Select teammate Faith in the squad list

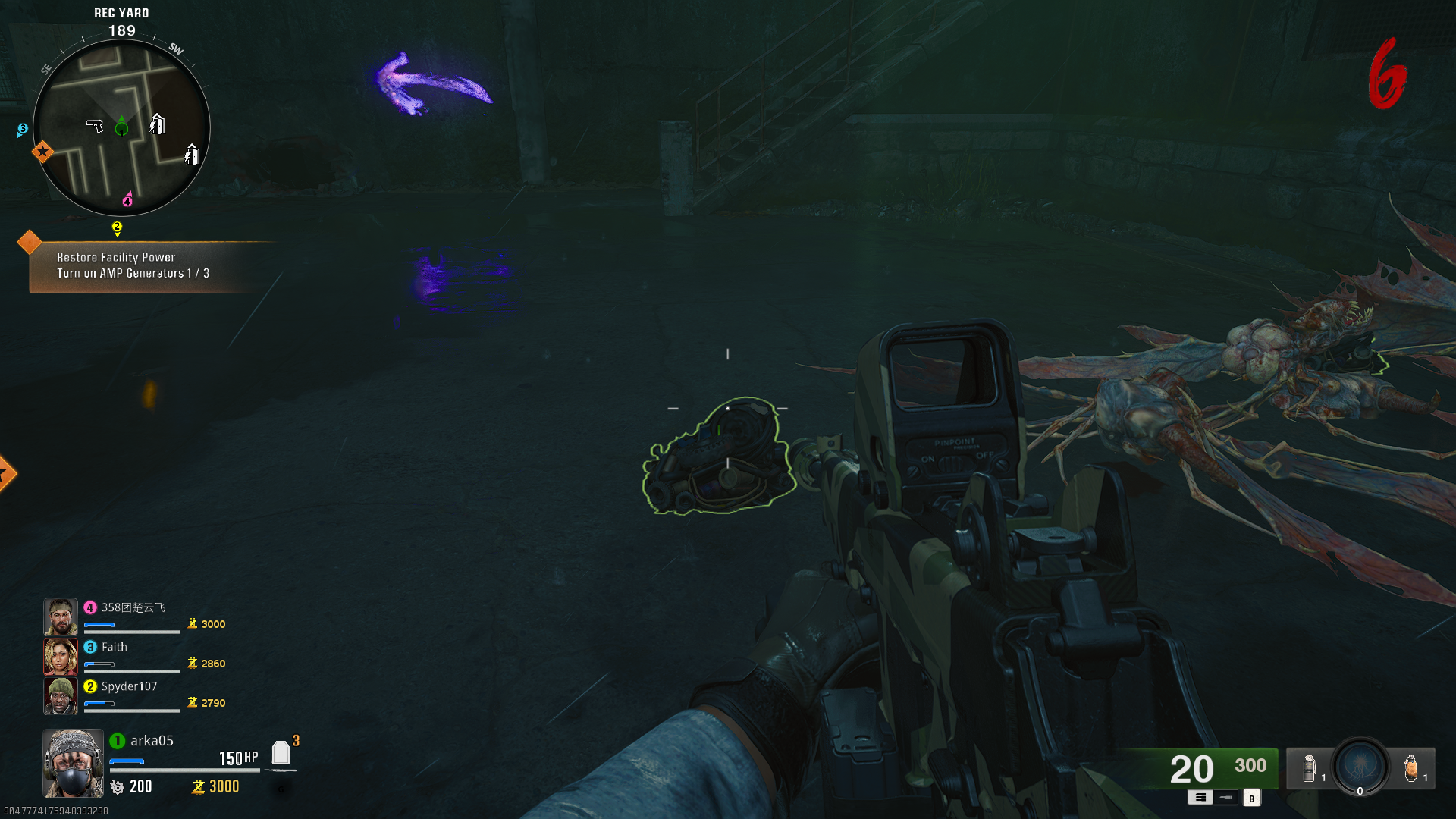point(112,647)
